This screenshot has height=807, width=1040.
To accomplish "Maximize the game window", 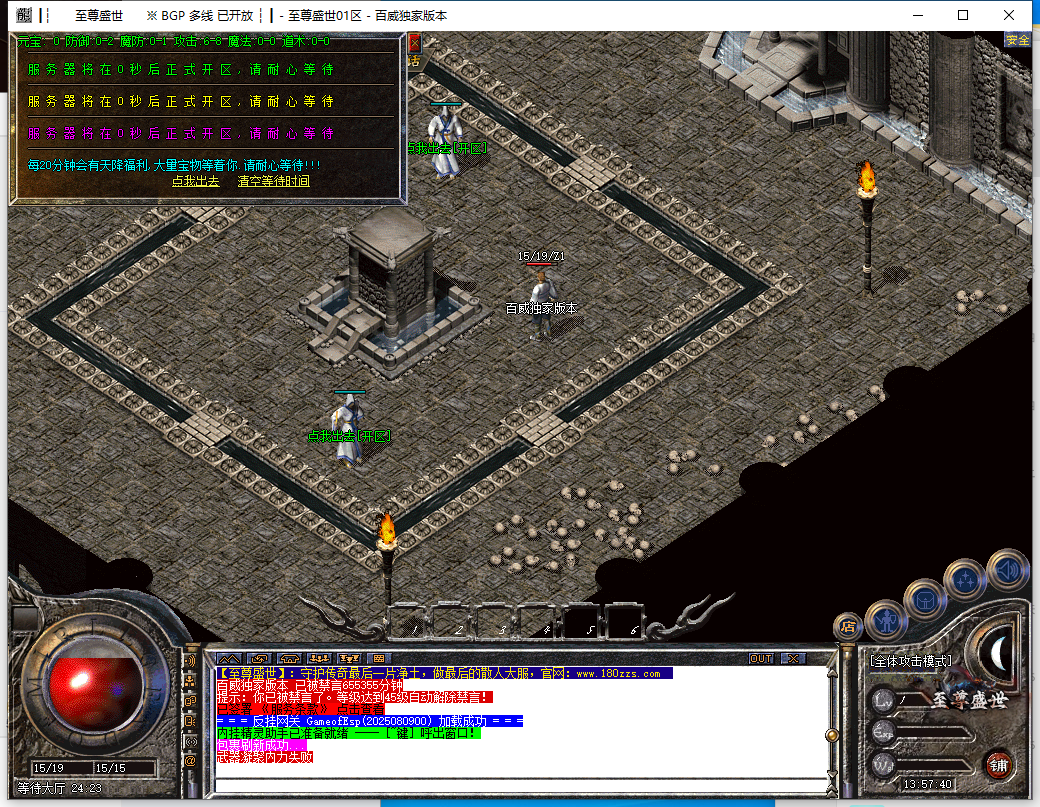I will pos(963,15).
